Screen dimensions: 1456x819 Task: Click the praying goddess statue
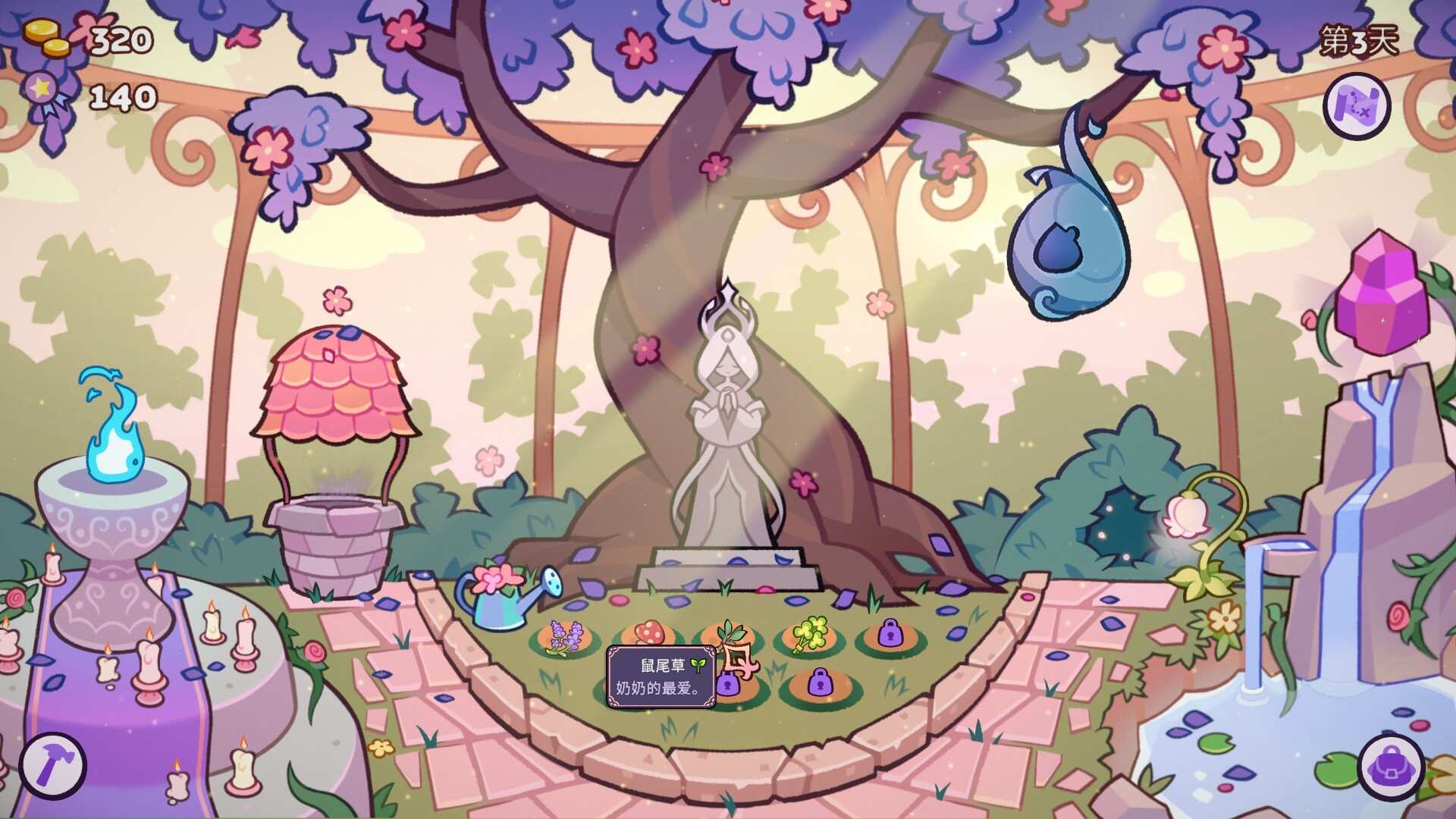pyautogui.click(x=726, y=425)
